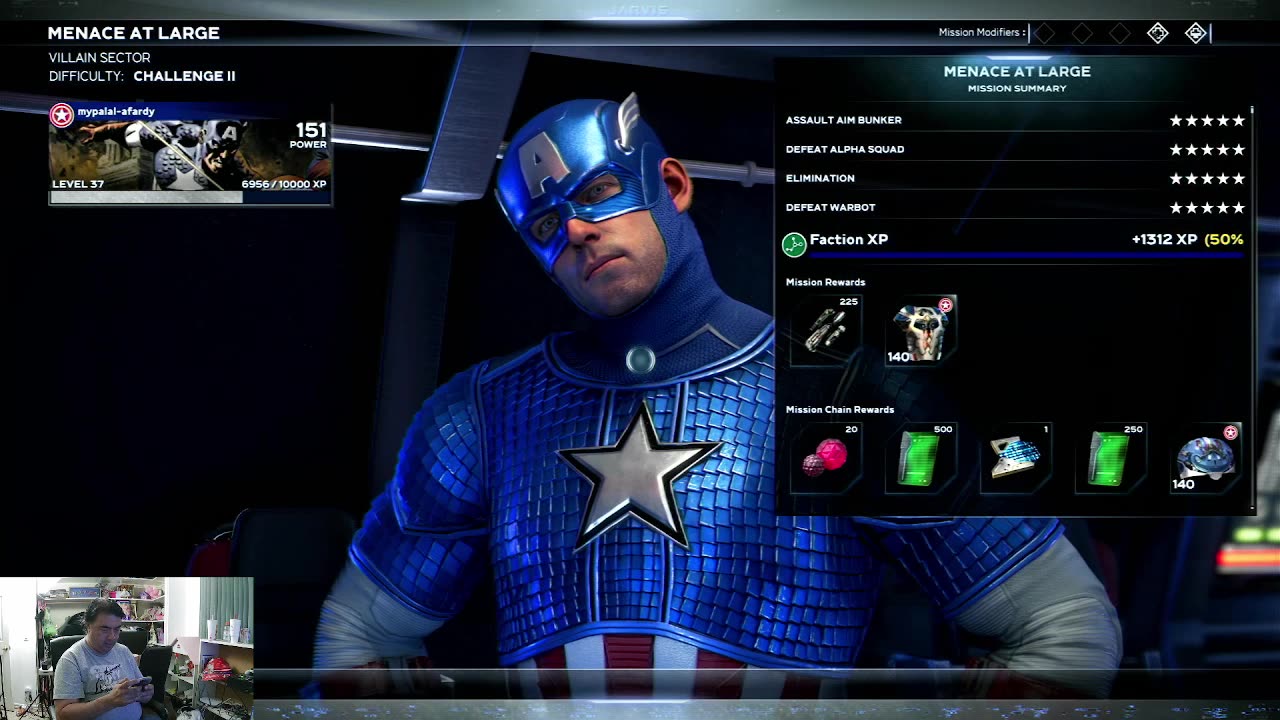Select the first Mission Modifier diamond icon
1280x720 pixels.
(x=1044, y=33)
